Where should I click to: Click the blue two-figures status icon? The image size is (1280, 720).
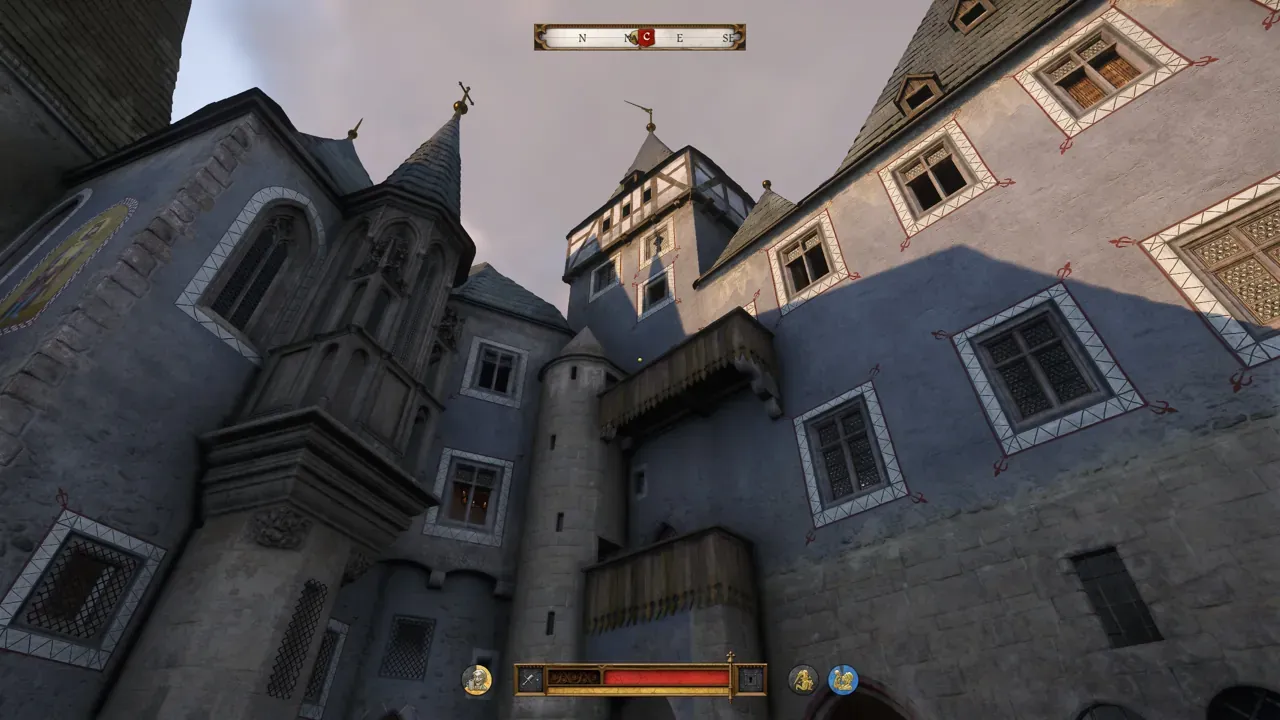click(843, 680)
